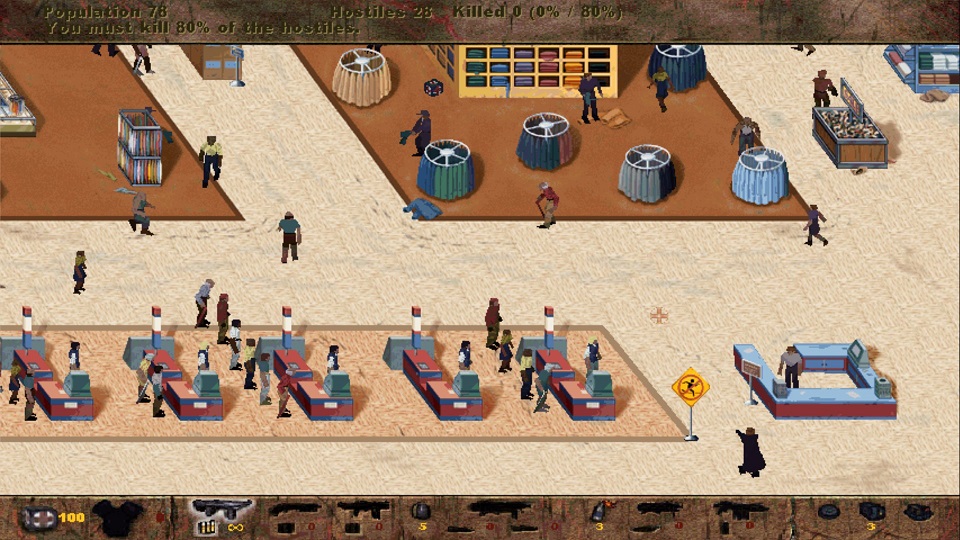
Task: Pick the mine icon showing count 3
Action: tap(870, 512)
